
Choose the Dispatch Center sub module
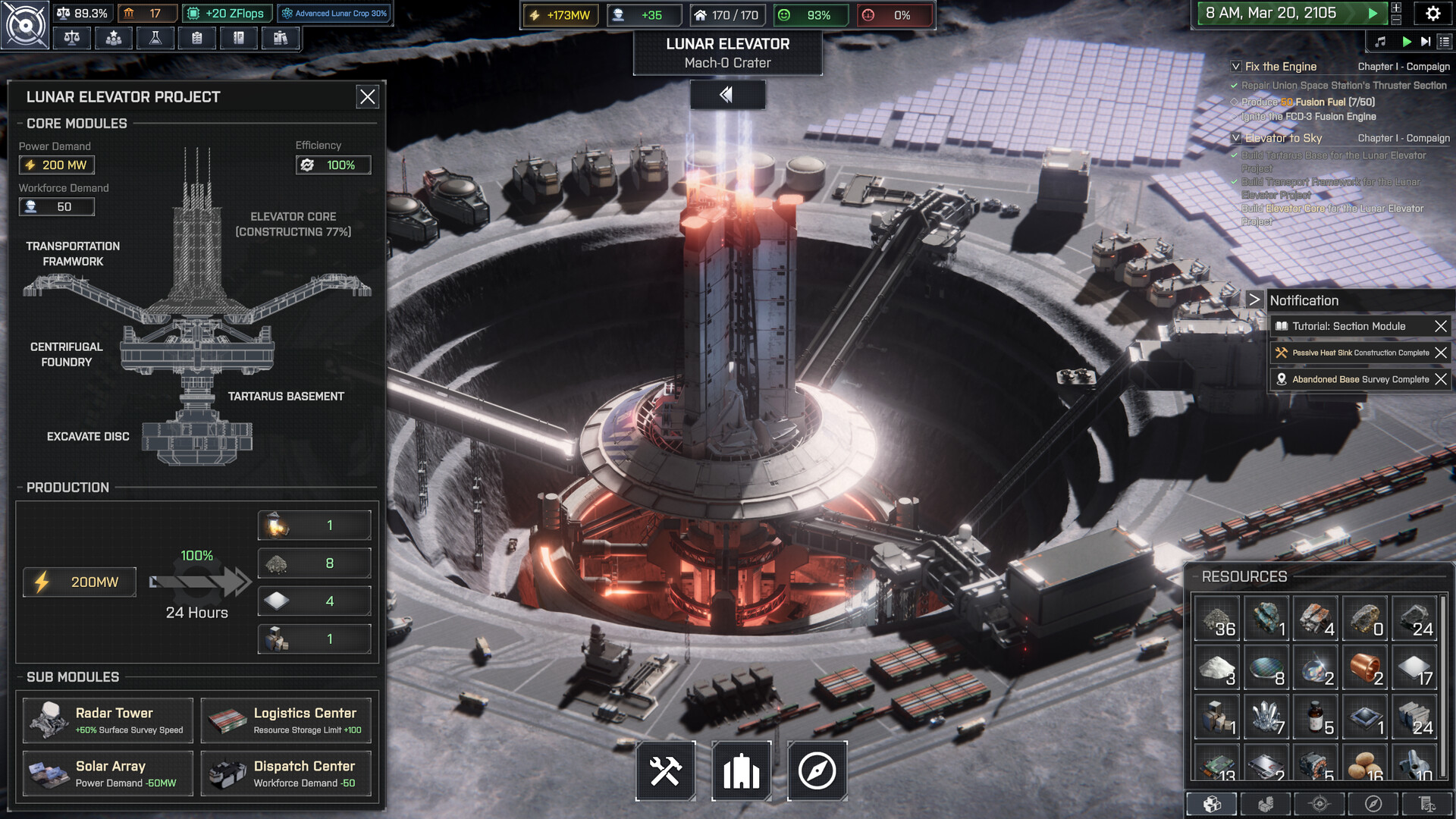[x=286, y=773]
